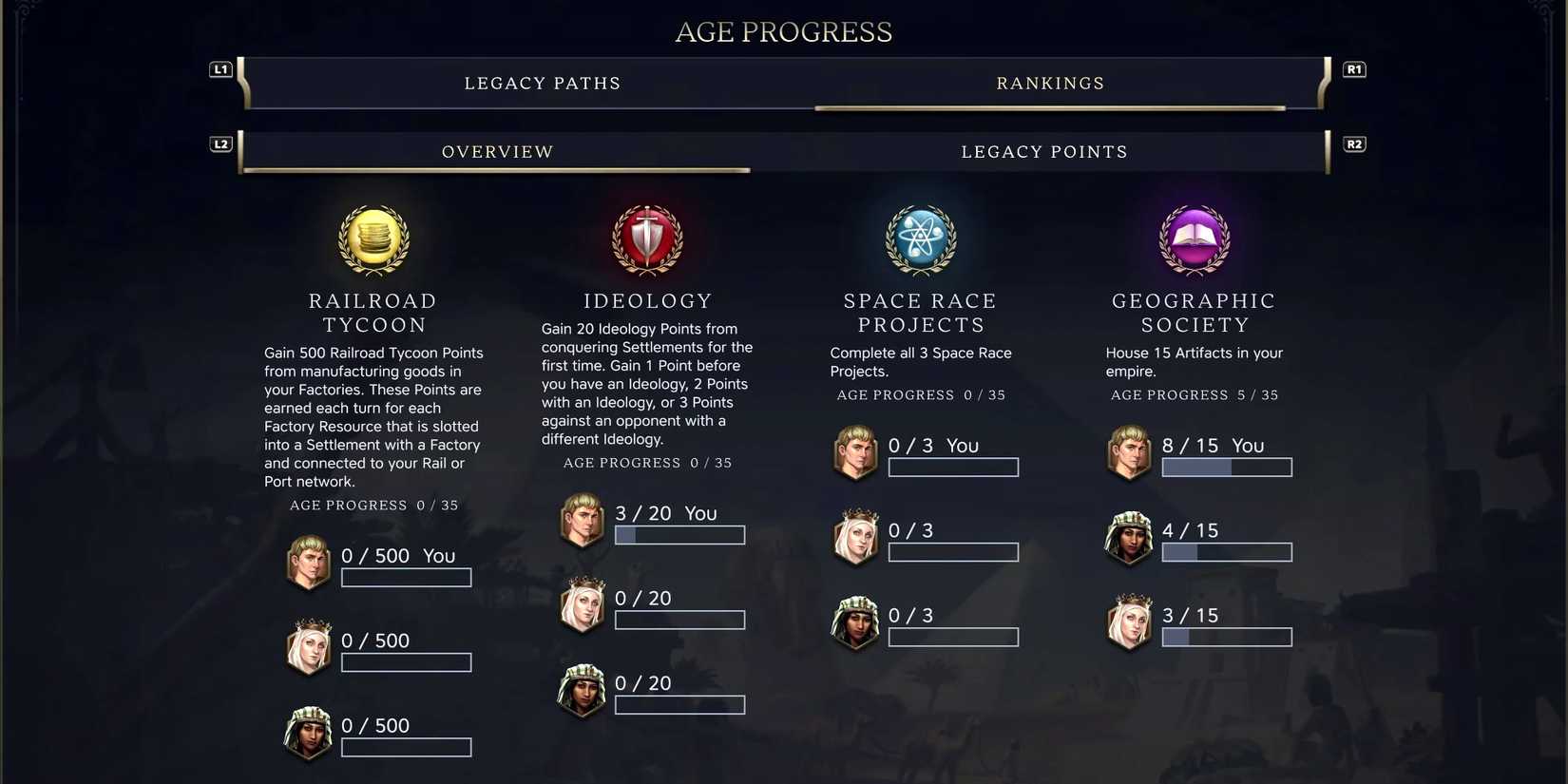Click the Age Progress 5 / 35 label
The image size is (1568, 784).
(1194, 394)
